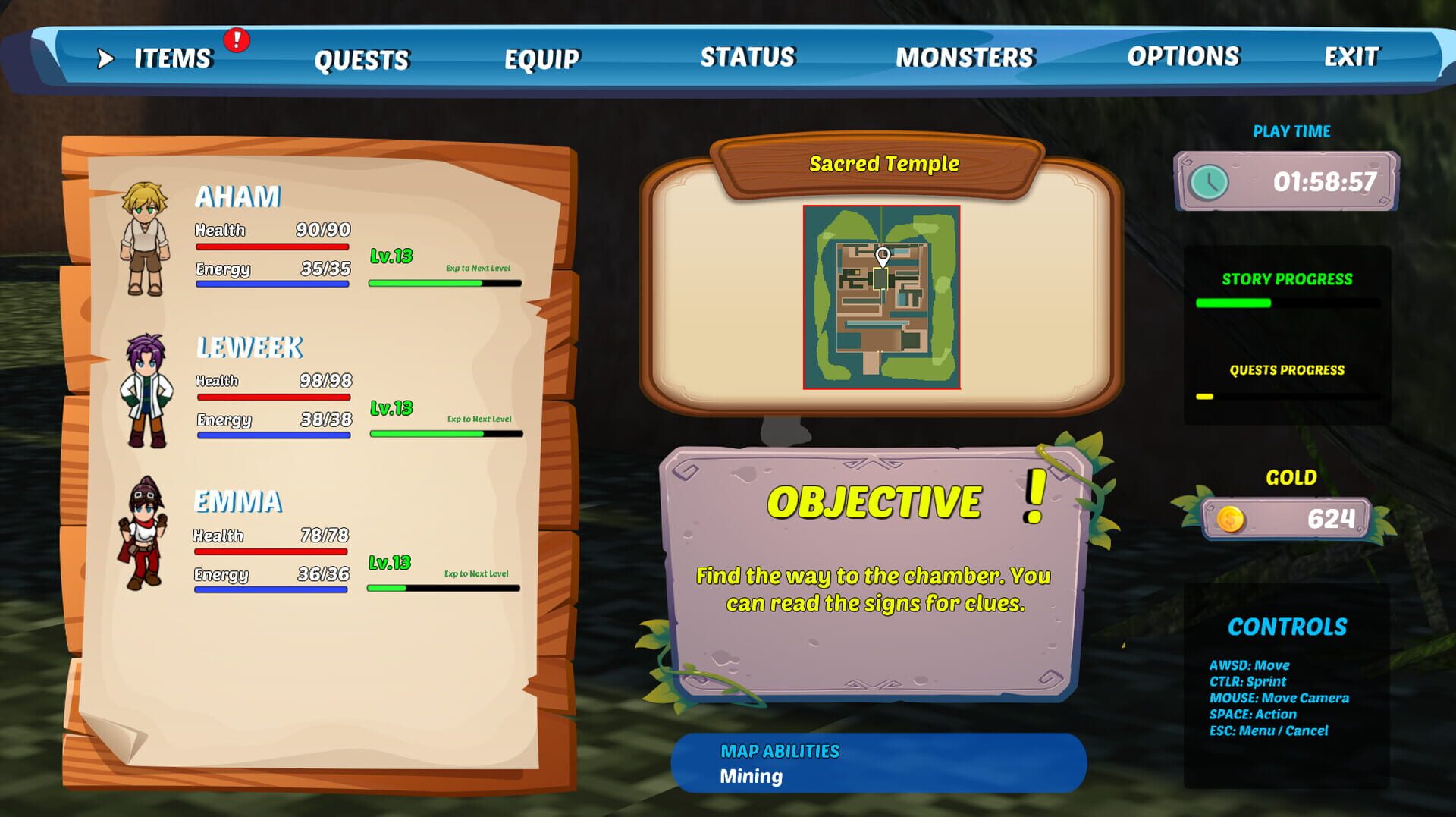Click the player location marker on the map

pos(880,256)
